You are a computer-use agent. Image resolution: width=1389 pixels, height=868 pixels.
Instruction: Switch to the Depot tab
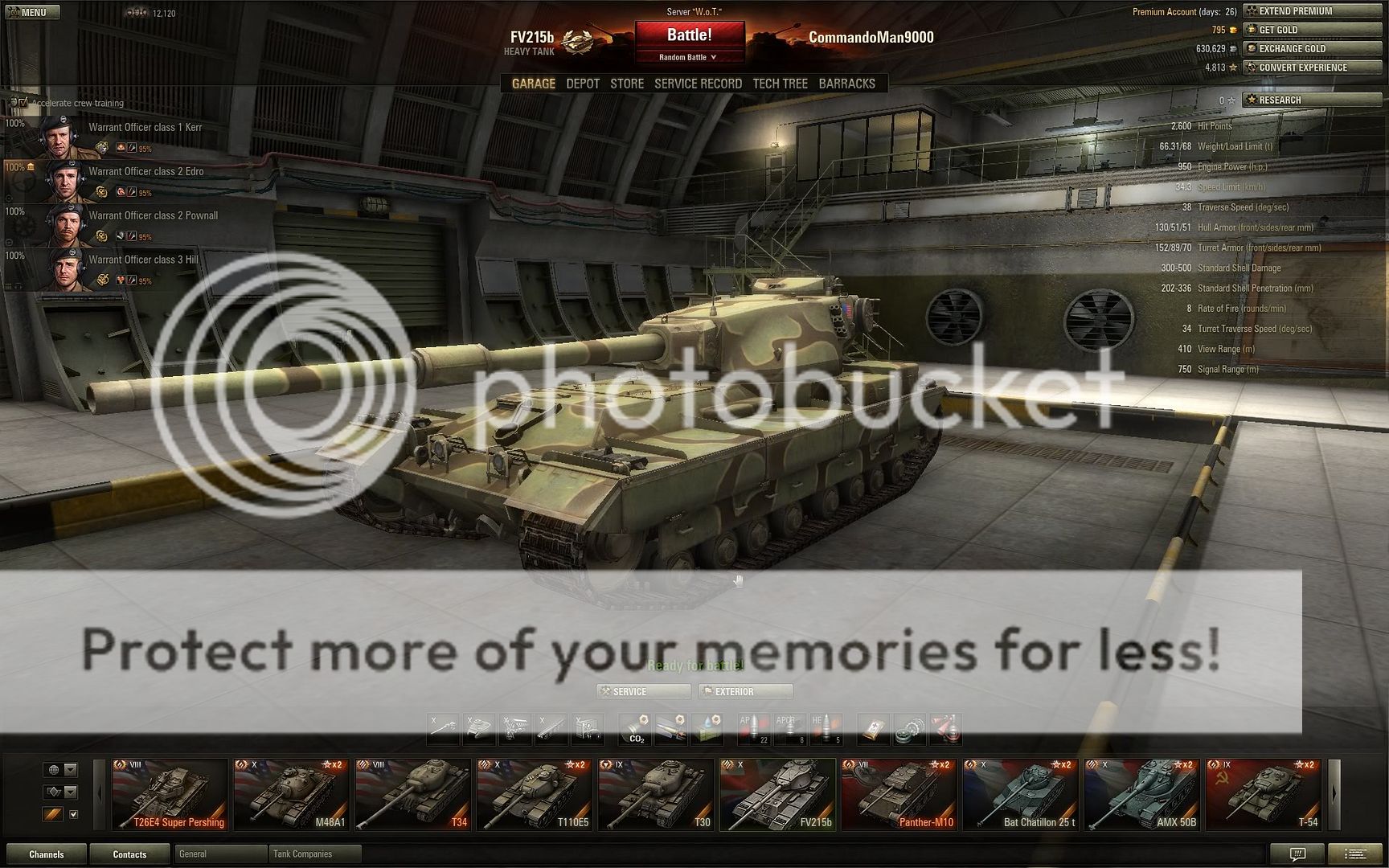click(583, 84)
